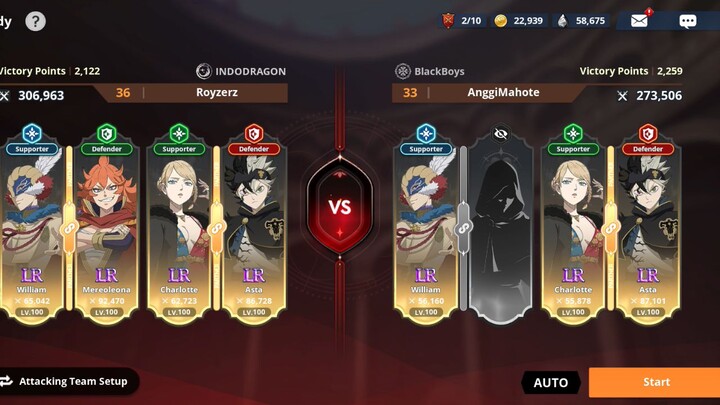This screenshot has width=720, height=405.
Task: Open the BlackBoys guild label
Action: click(x=430, y=71)
